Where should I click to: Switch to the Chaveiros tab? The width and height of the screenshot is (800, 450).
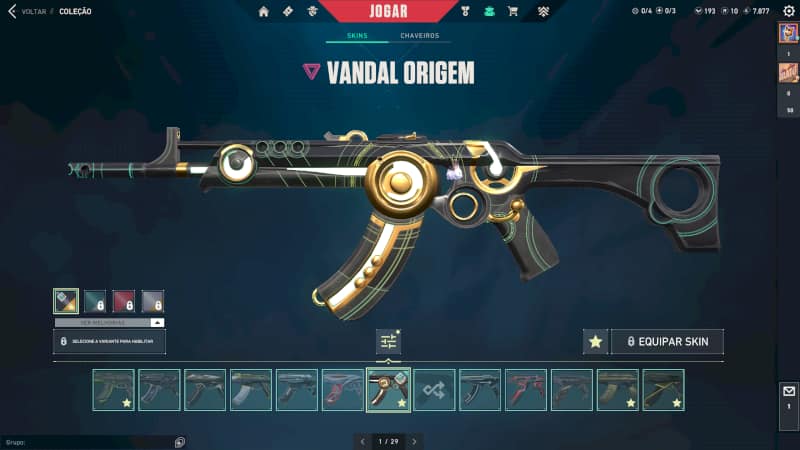tap(419, 36)
